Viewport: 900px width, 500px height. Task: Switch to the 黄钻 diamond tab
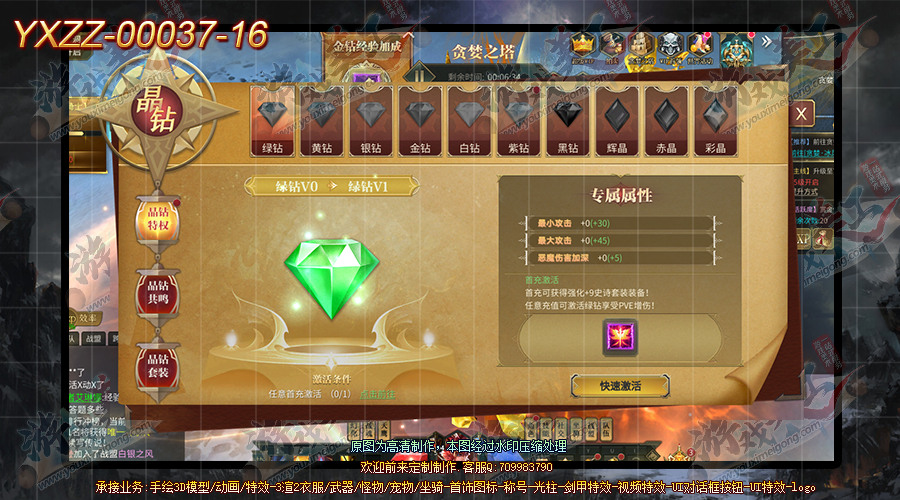coord(322,122)
